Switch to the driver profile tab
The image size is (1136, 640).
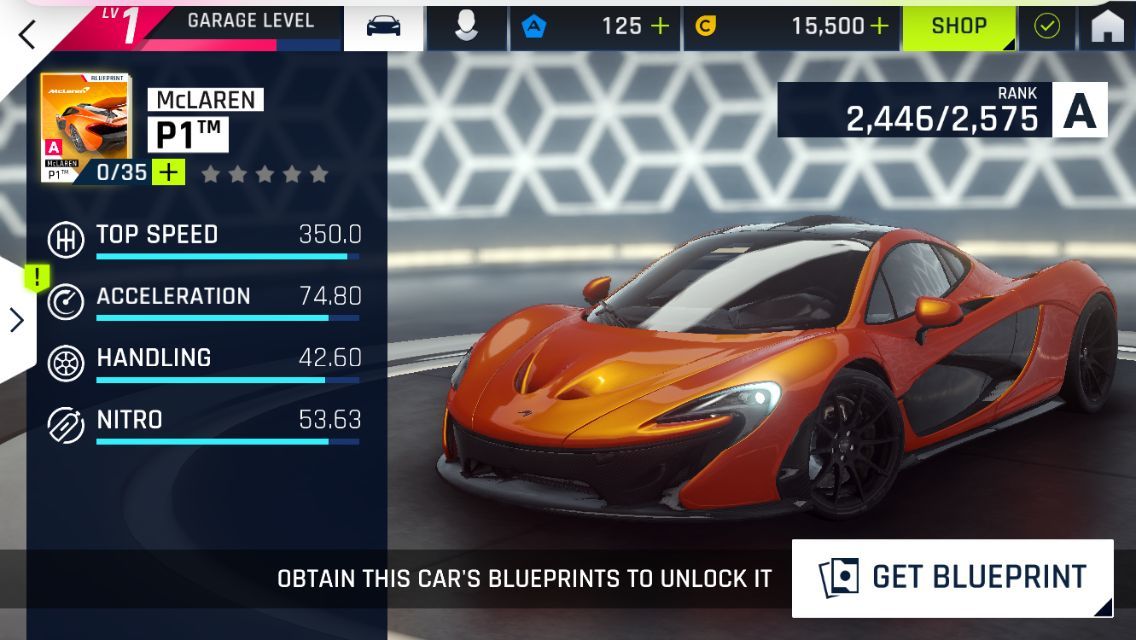coord(466,27)
